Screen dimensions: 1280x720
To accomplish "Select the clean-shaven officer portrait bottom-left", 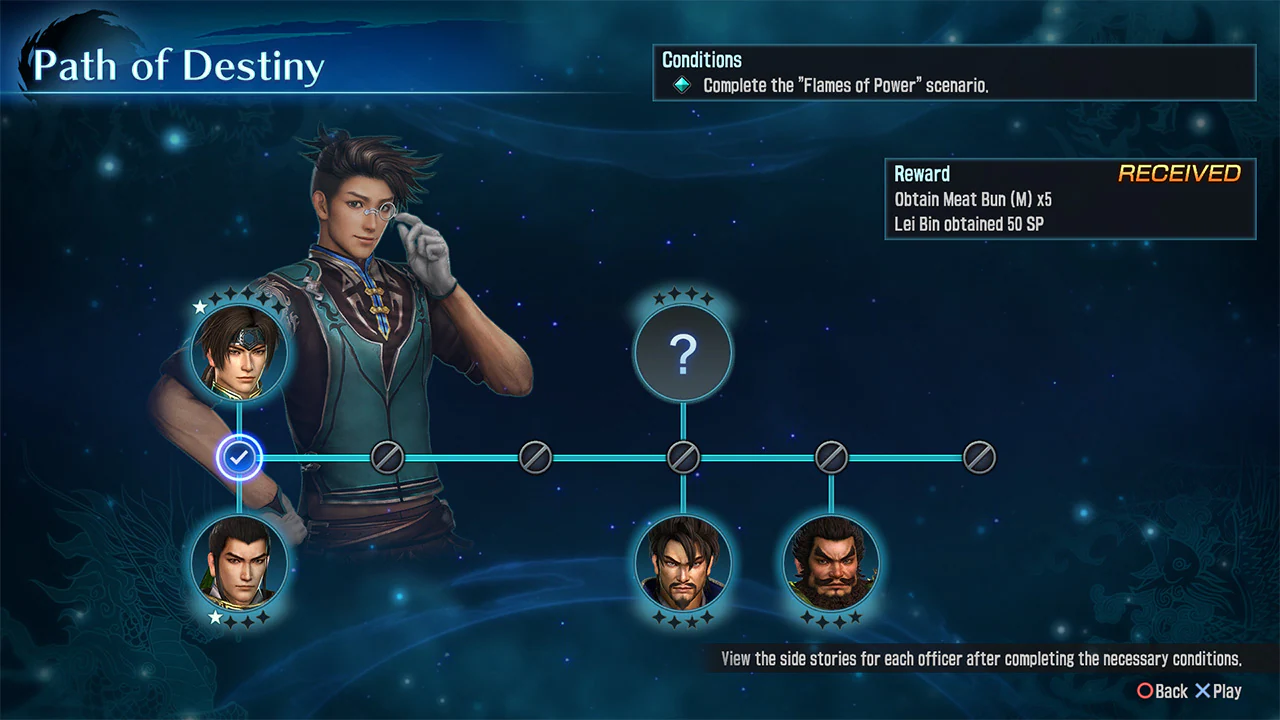I will [x=238, y=562].
